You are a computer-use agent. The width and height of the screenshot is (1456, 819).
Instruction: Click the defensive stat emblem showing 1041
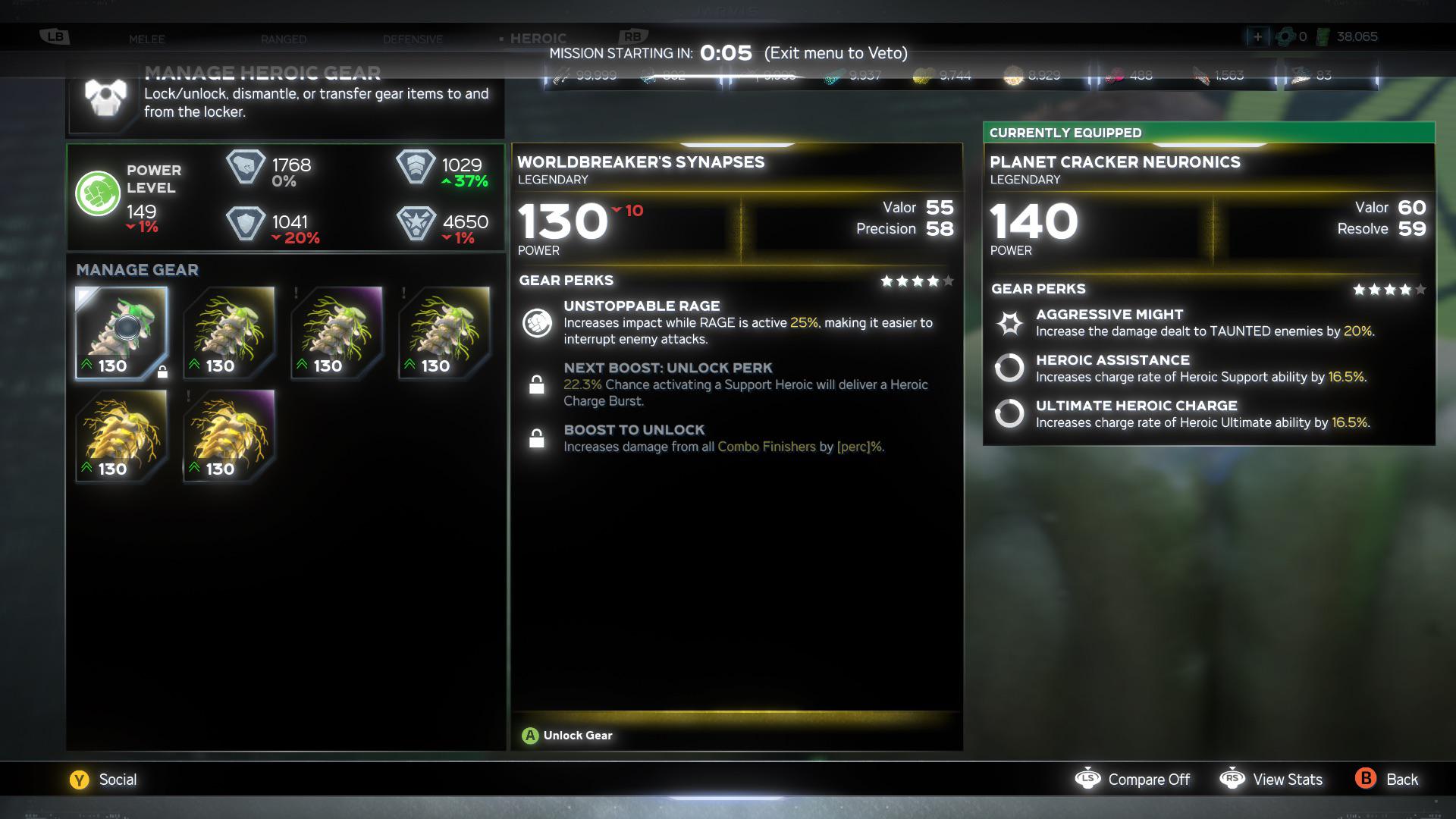[x=246, y=224]
